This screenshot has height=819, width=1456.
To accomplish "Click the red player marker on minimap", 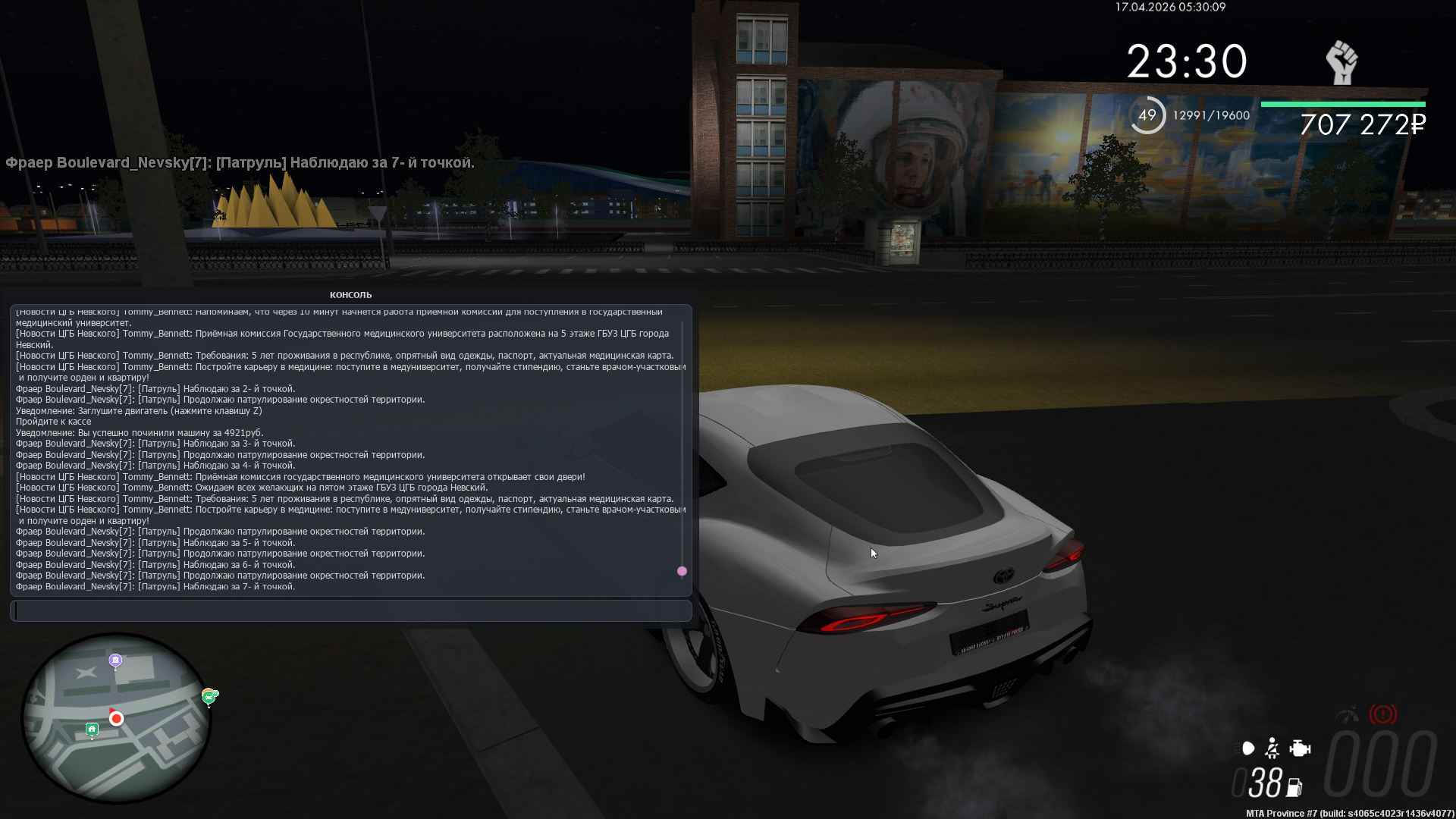I will coord(116,718).
